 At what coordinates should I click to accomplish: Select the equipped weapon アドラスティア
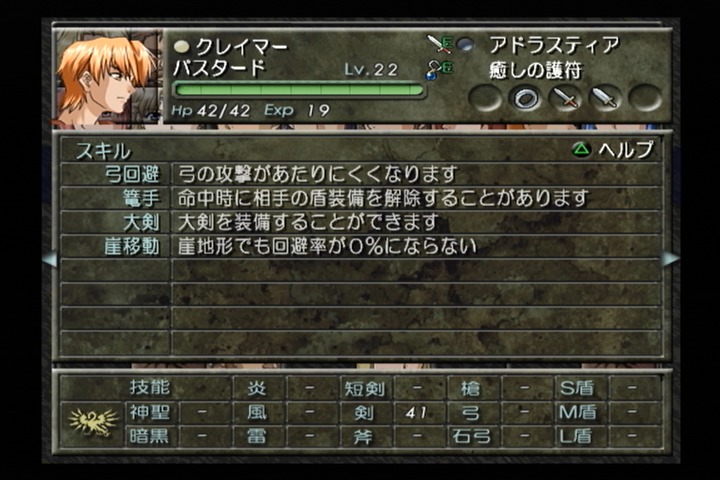pyautogui.click(x=553, y=45)
